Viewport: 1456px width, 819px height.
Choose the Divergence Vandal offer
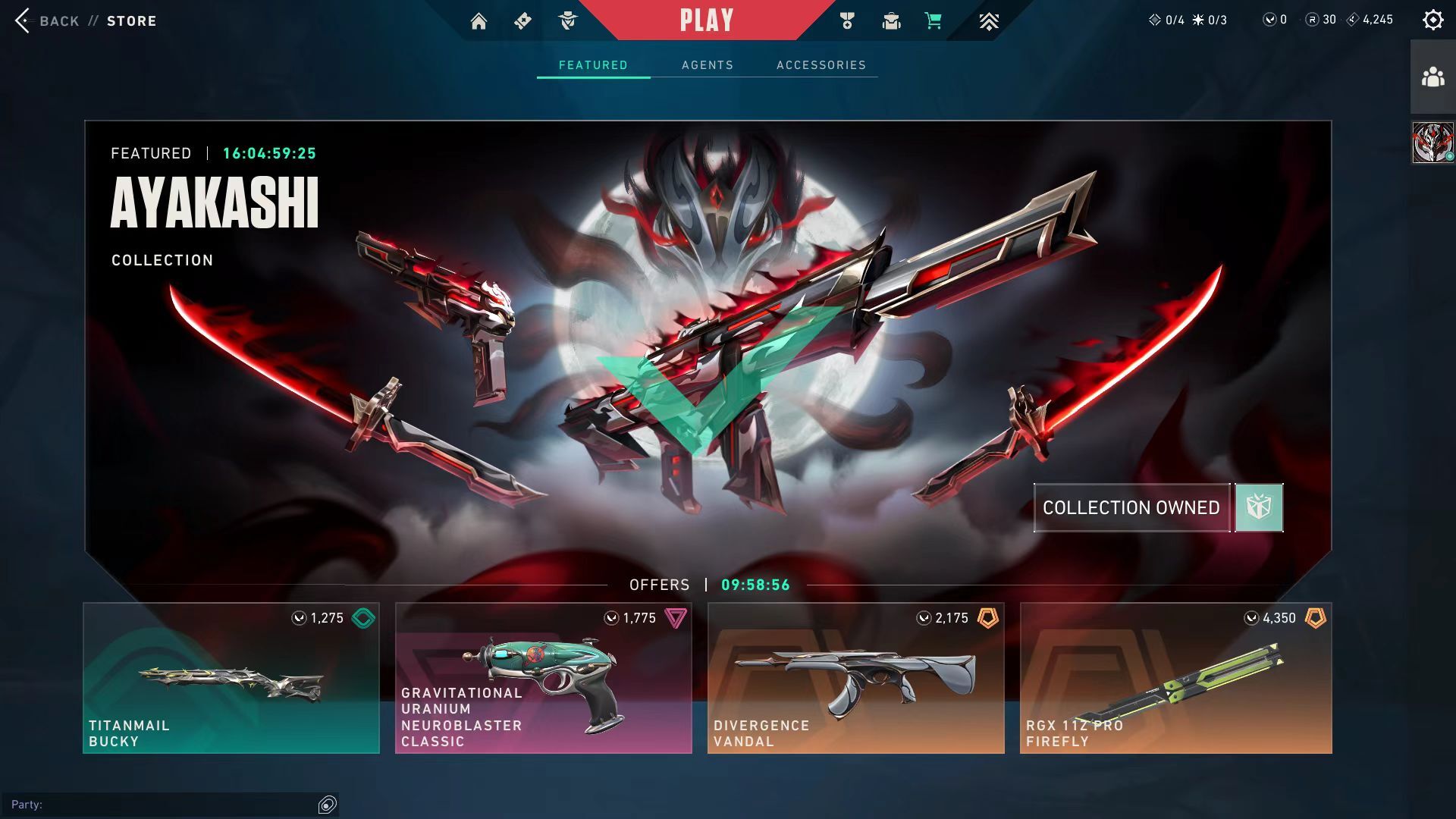click(x=855, y=678)
